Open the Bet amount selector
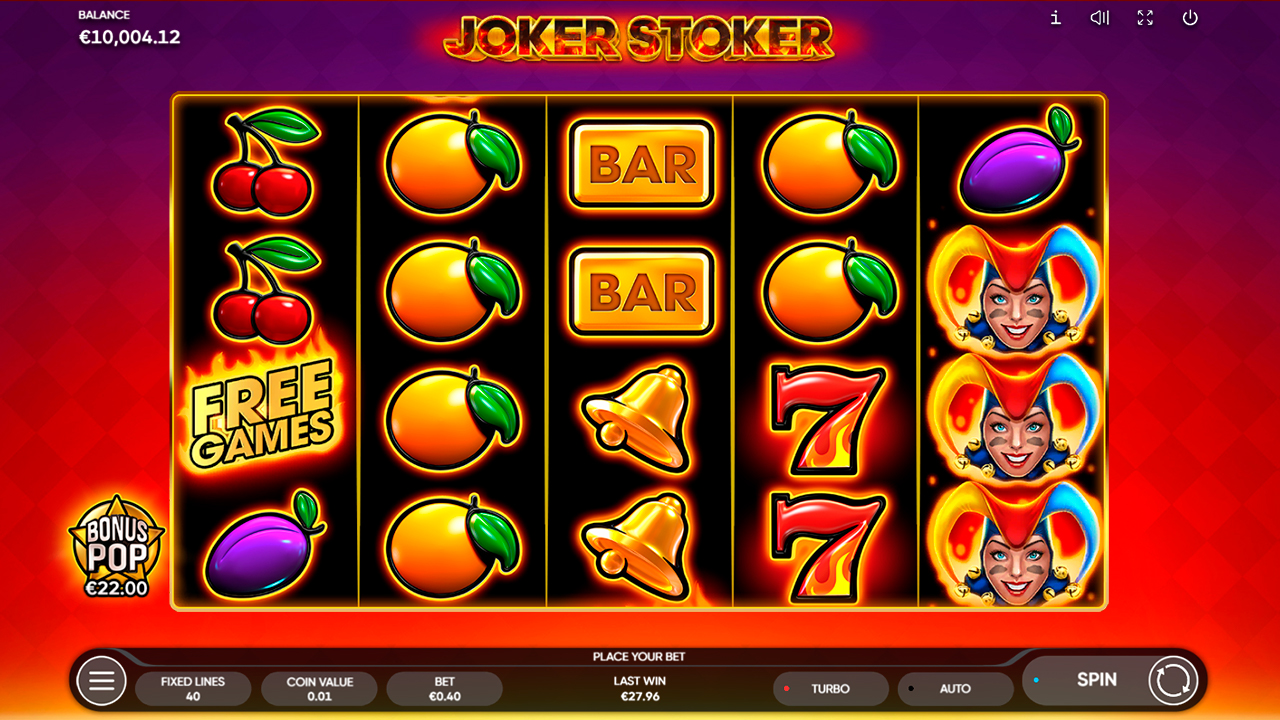Image resolution: width=1280 pixels, height=720 pixels. coord(445,688)
